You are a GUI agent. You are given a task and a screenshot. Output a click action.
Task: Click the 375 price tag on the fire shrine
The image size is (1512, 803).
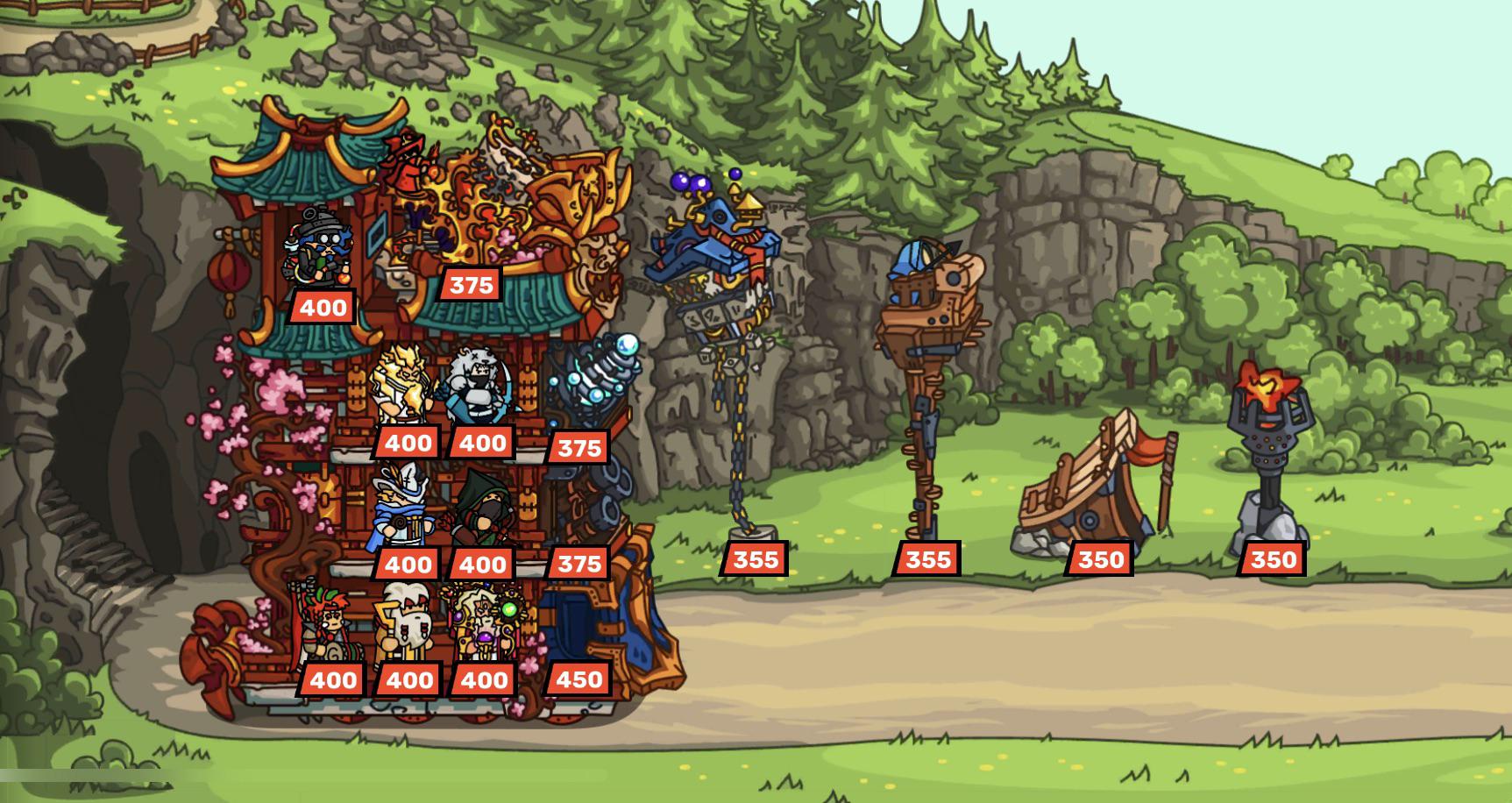(x=469, y=284)
